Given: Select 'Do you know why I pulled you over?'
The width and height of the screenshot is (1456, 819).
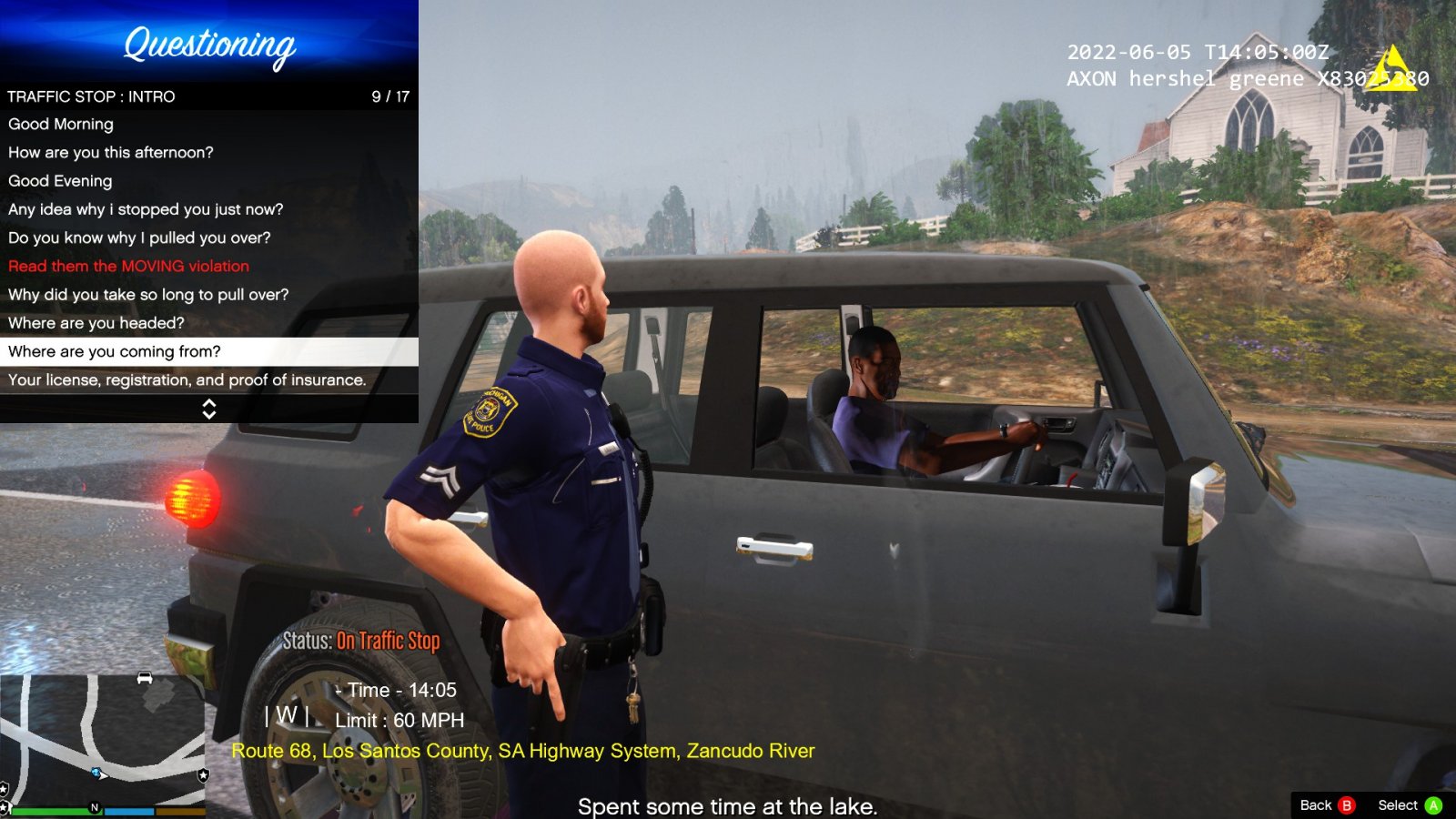Looking at the screenshot, I should (138, 238).
